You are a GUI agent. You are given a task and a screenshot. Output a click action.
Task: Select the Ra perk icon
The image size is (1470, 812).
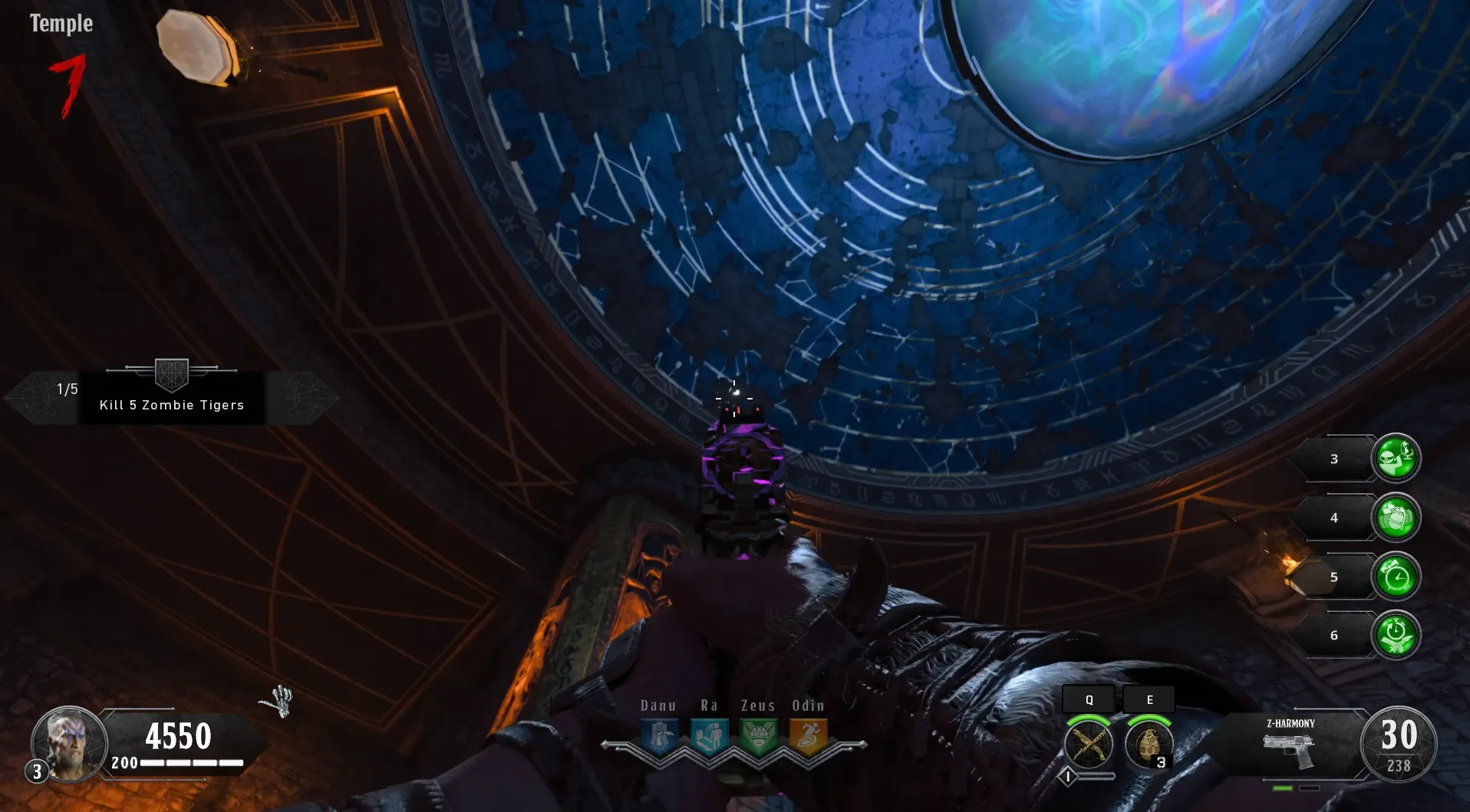[709, 737]
